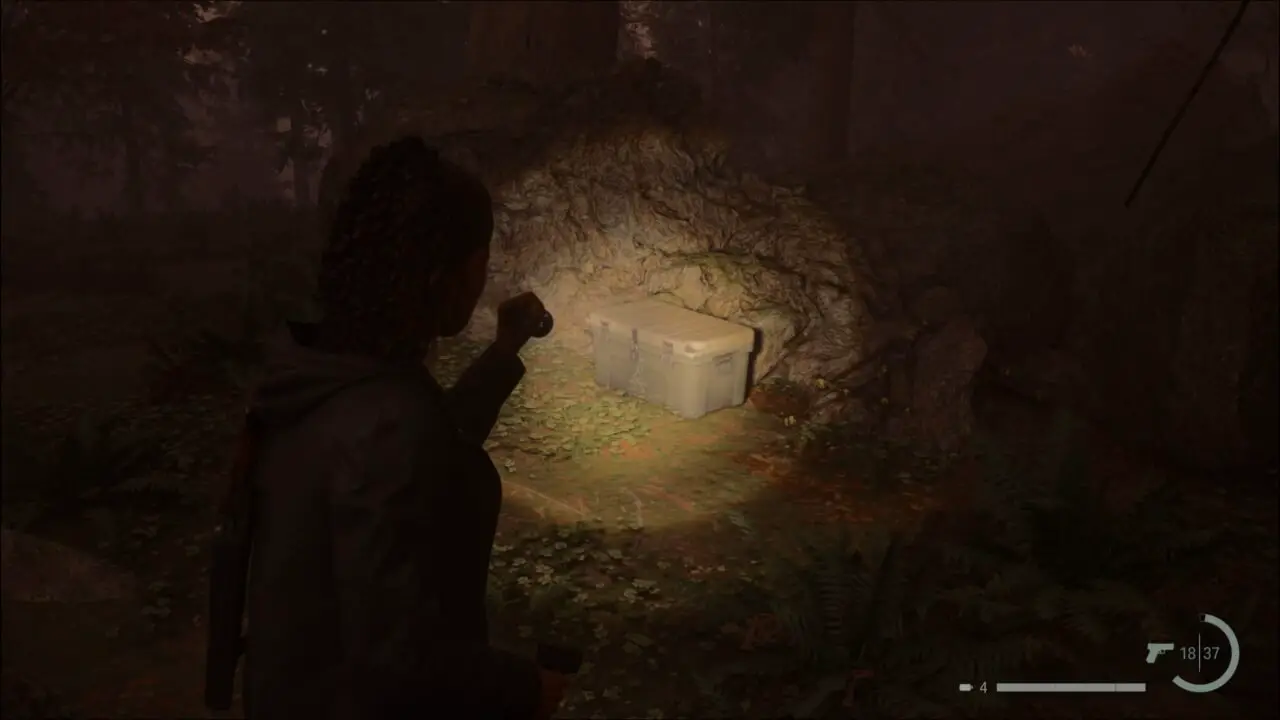Click the small notch atop the health ring
This screenshot has width=1280, height=720.
pos(1203,616)
